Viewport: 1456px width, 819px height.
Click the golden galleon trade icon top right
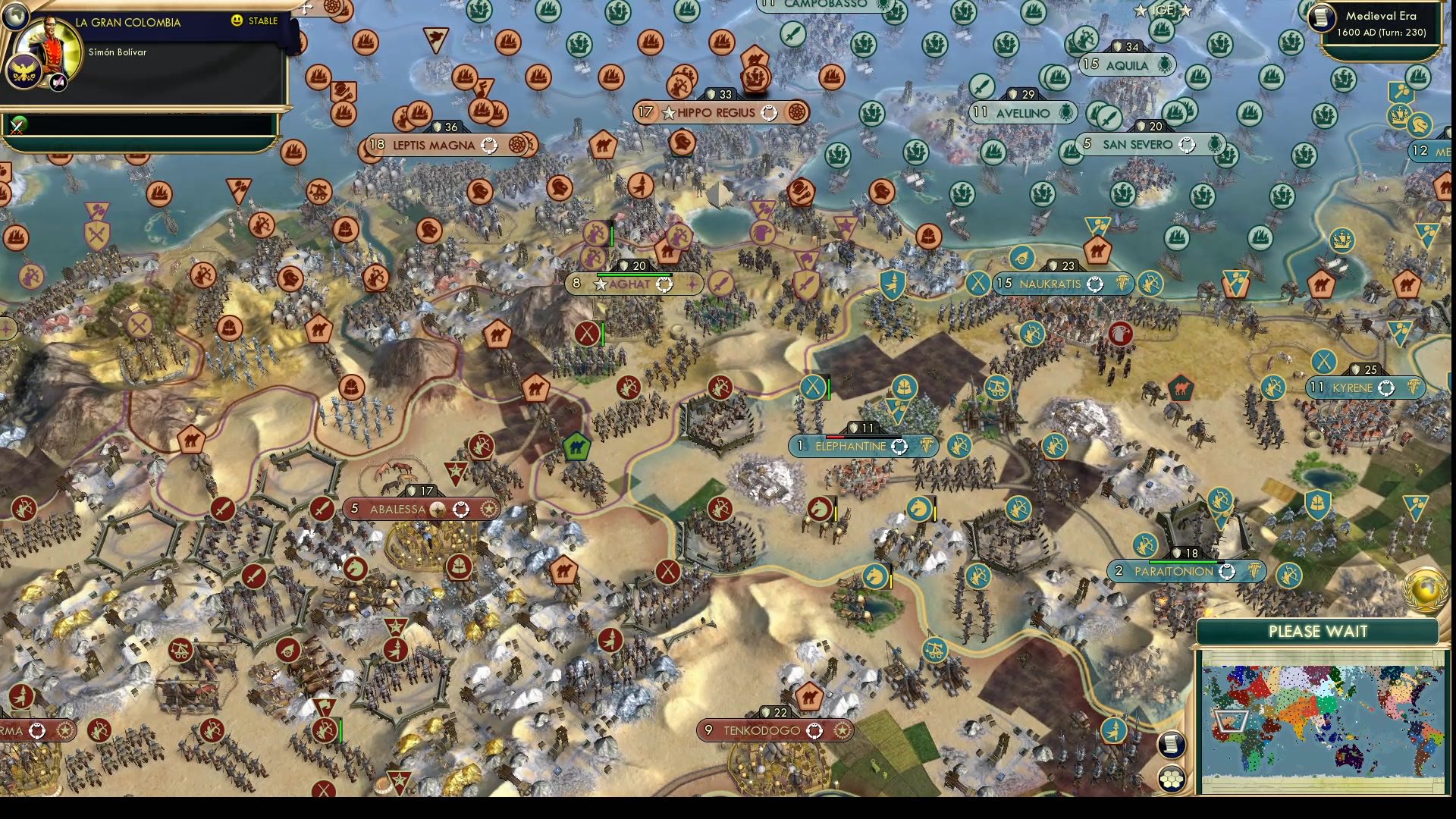[x=1399, y=115]
